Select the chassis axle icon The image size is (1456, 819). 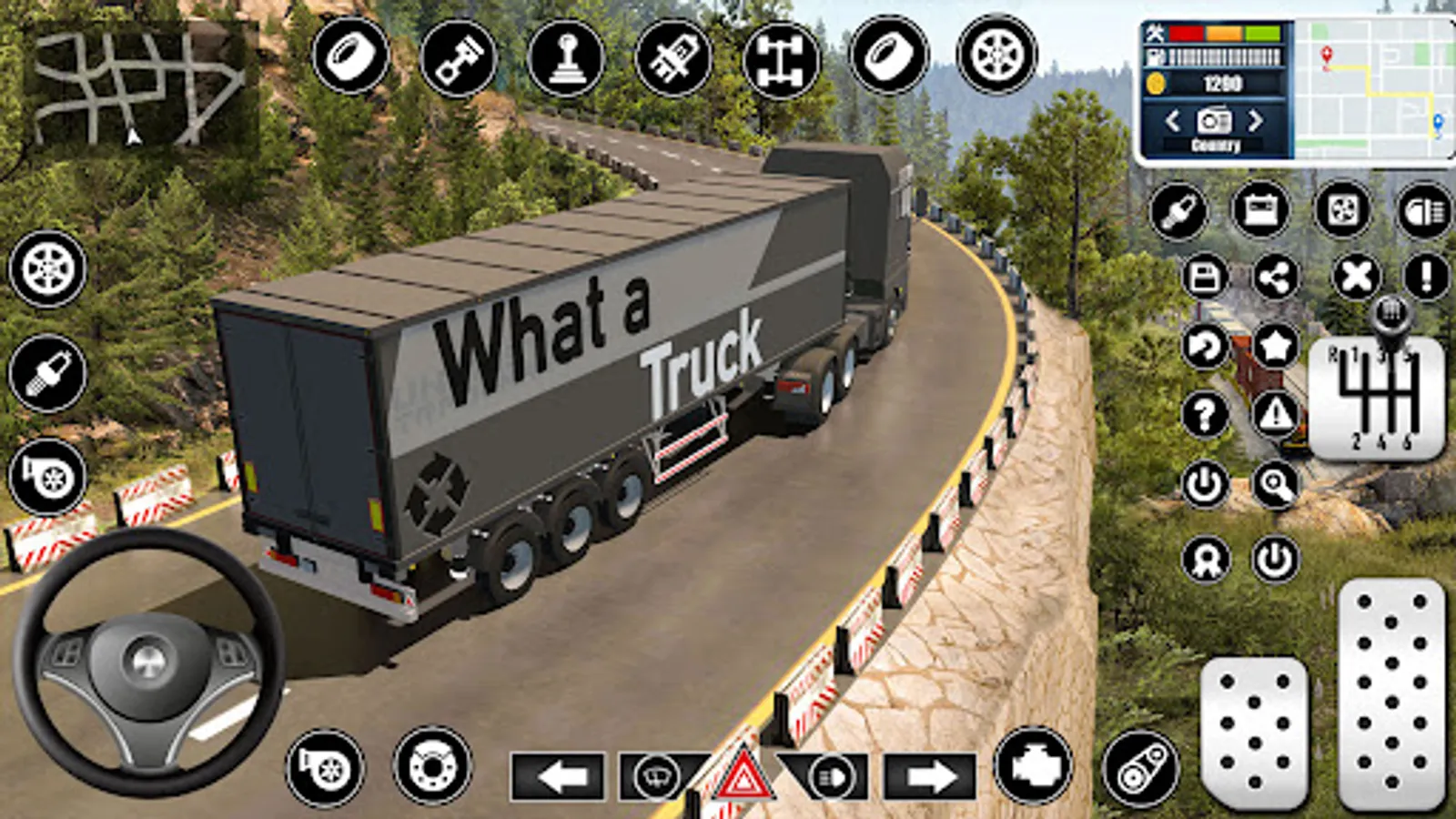tap(781, 58)
